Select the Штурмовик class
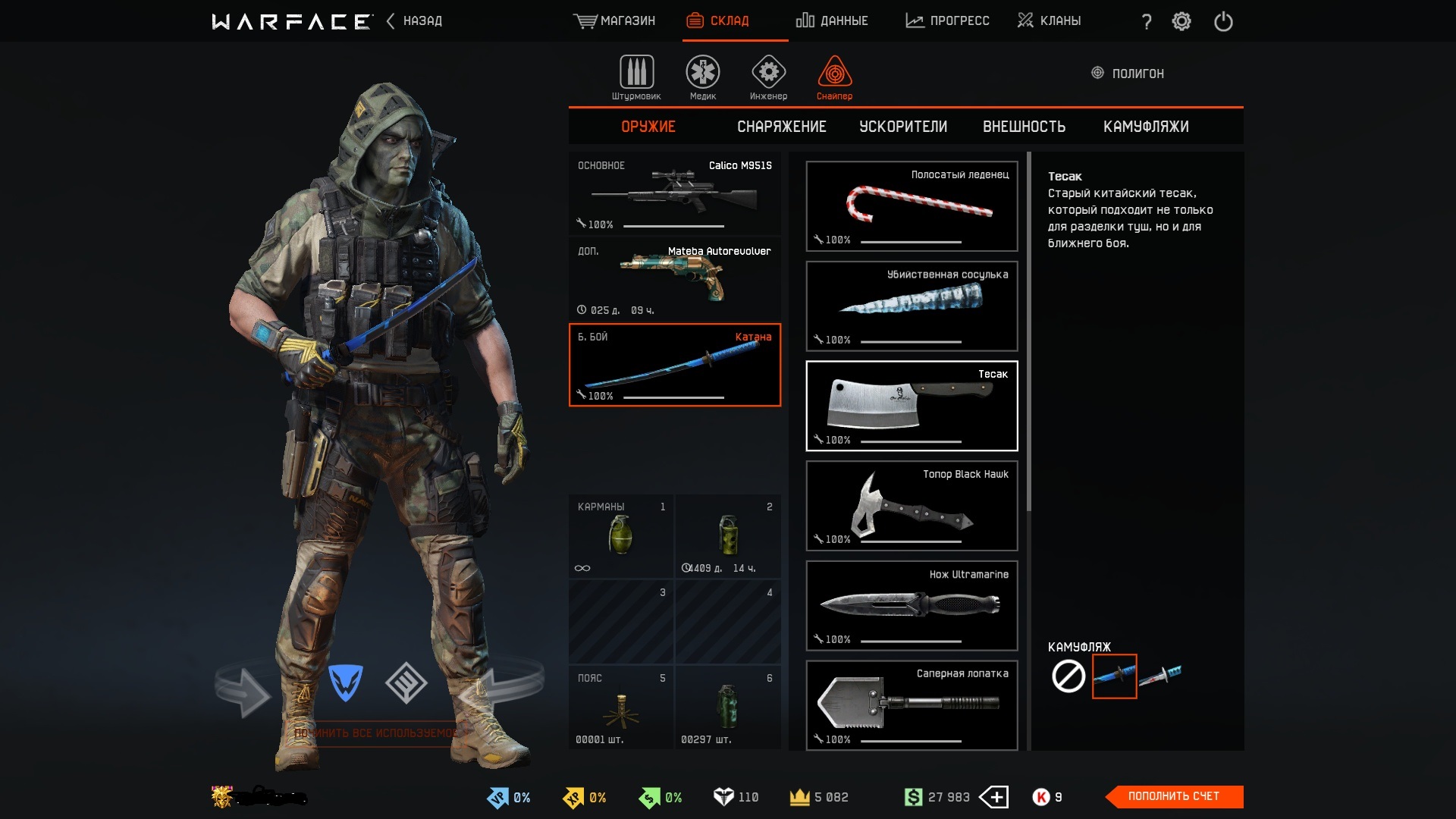This screenshot has height=819, width=1456. pyautogui.click(x=636, y=77)
